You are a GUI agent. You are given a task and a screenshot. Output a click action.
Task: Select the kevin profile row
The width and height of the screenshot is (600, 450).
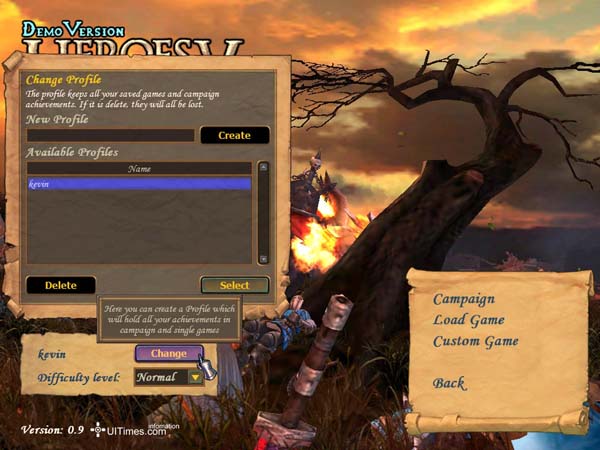(139, 184)
